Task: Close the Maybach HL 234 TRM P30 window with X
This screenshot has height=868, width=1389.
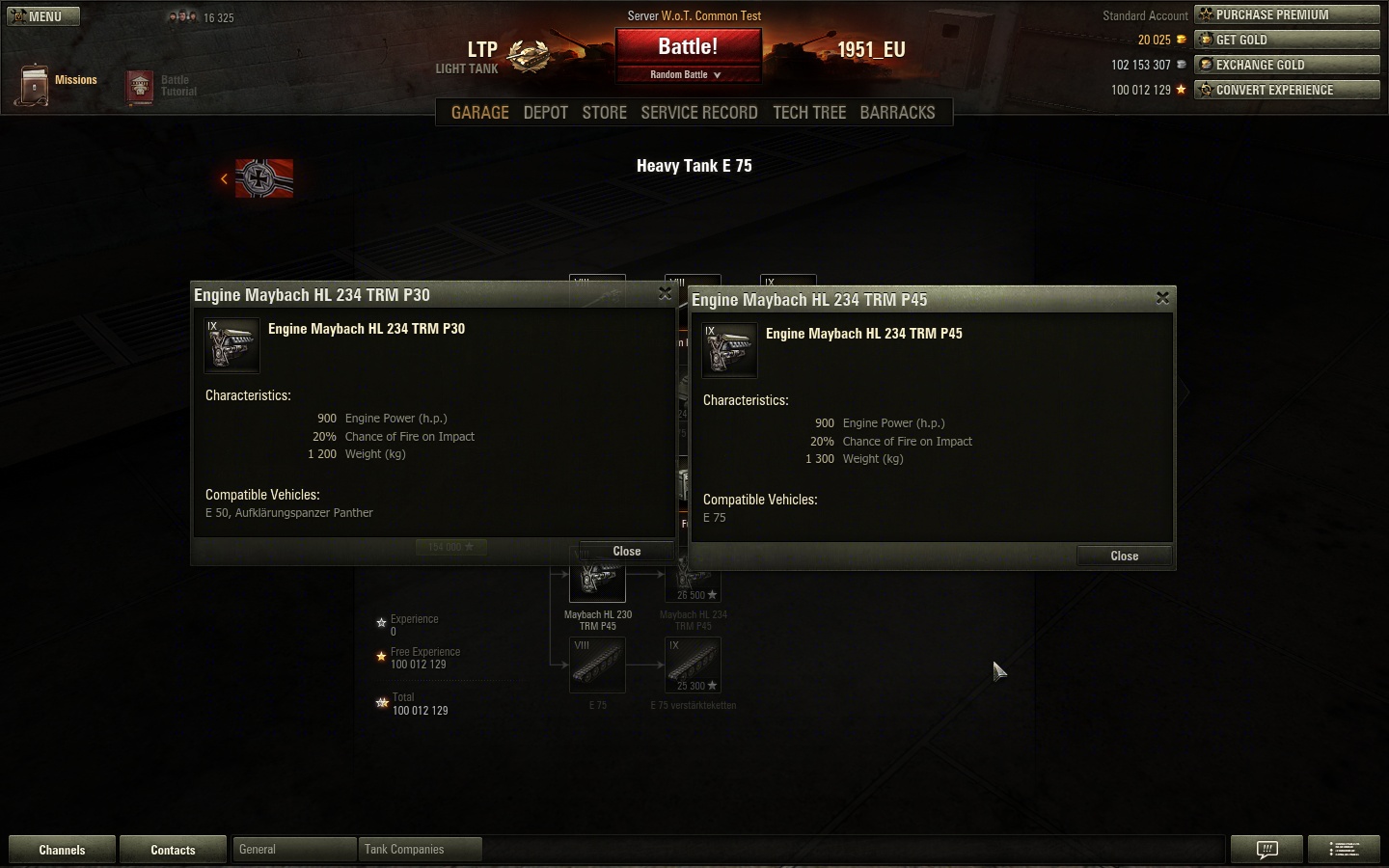Action: click(x=665, y=293)
